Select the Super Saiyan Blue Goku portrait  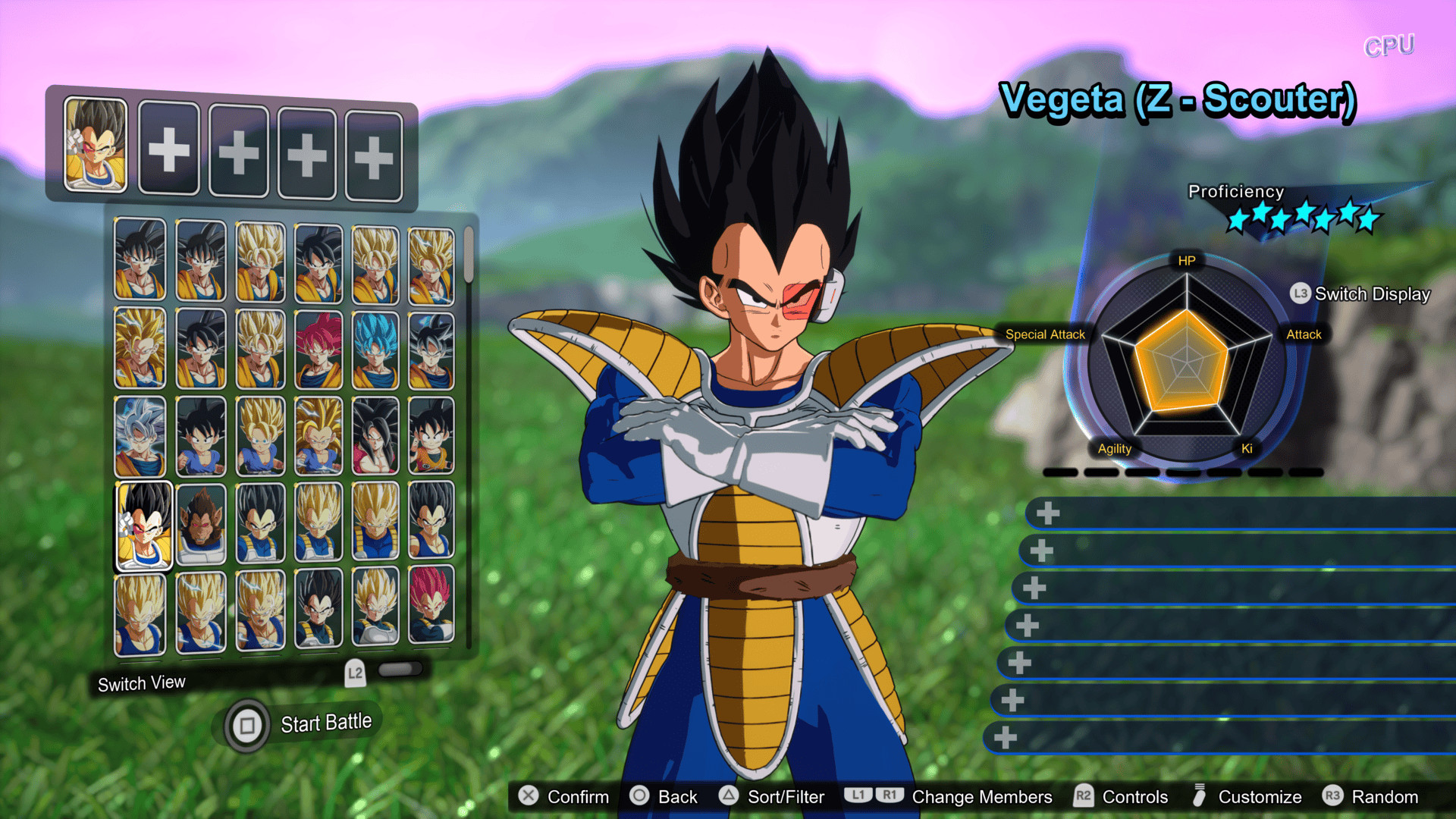coord(374,349)
